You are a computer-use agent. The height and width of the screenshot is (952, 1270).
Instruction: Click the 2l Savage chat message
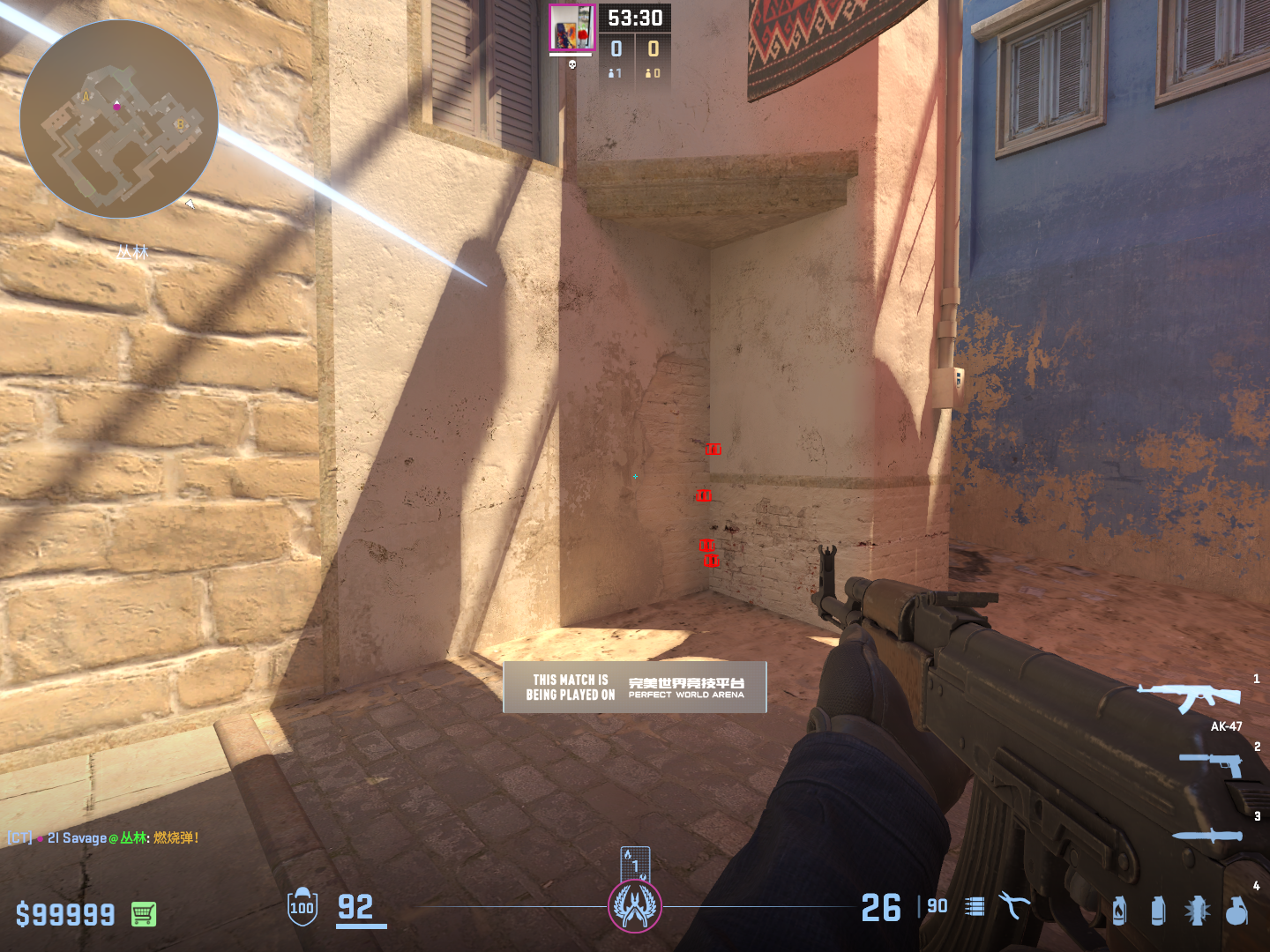[104, 837]
